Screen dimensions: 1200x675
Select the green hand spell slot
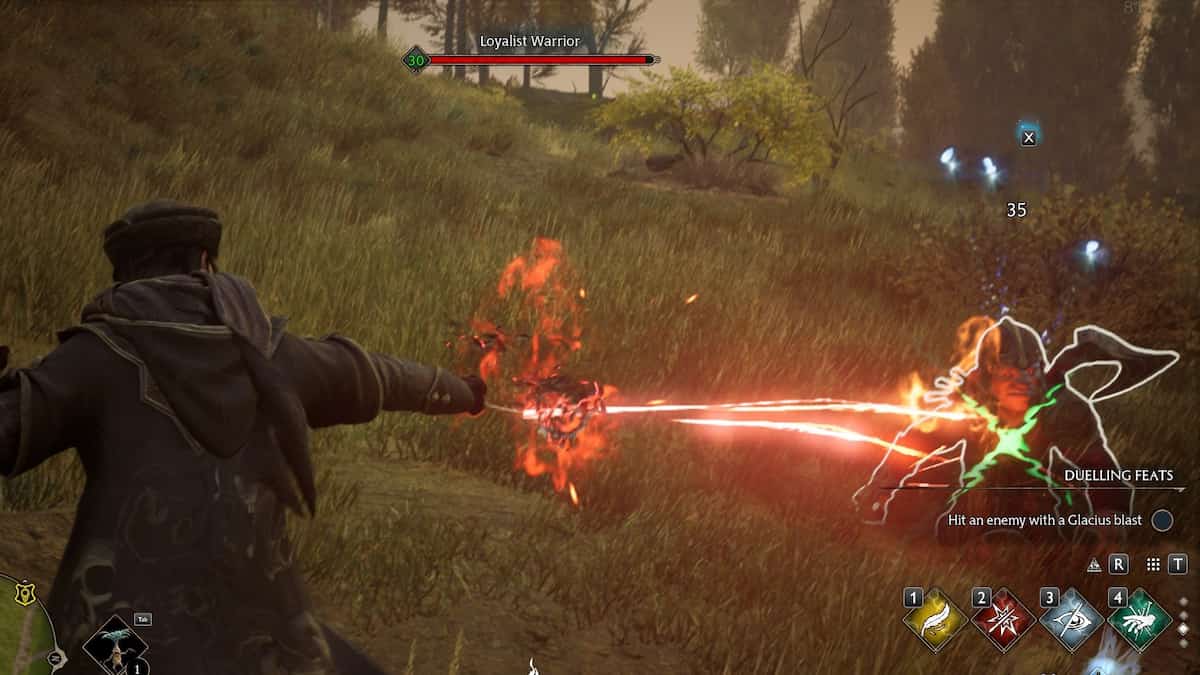(x=1139, y=620)
